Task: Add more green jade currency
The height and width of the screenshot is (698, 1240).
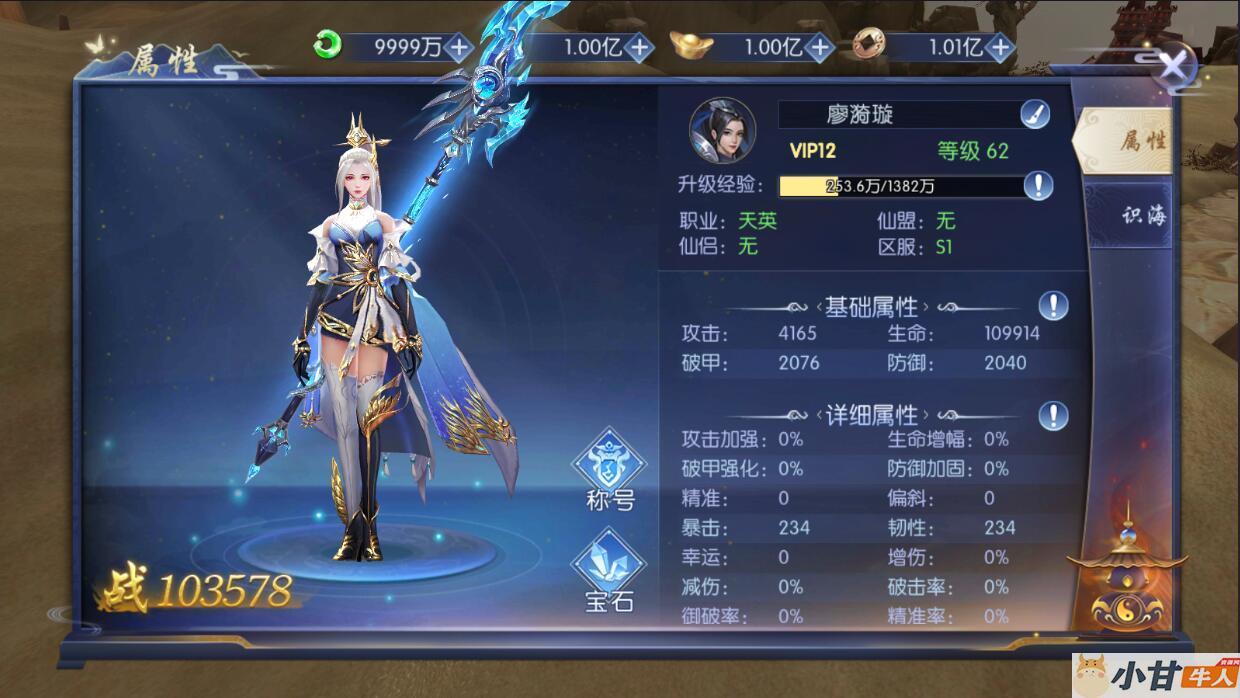Action: click(x=459, y=46)
